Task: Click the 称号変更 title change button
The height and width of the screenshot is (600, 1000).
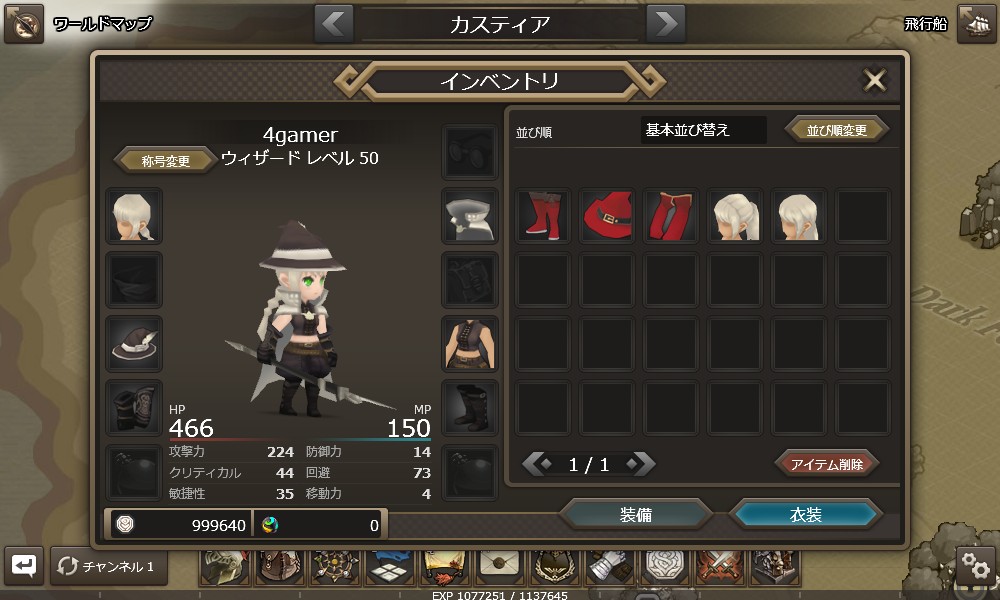Action: pyautogui.click(x=166, y=160)
